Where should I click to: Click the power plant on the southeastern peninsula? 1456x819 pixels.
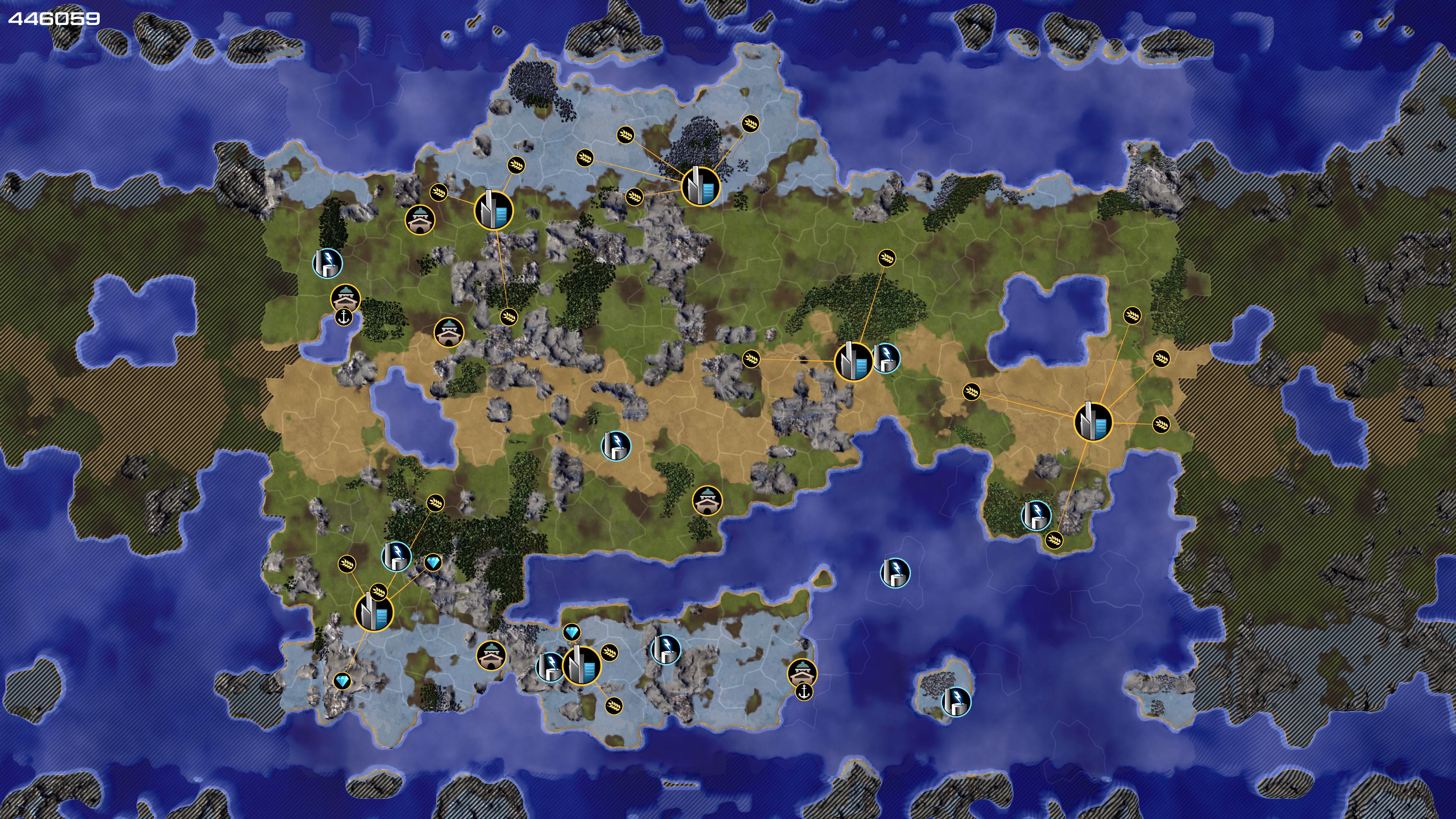click(1036, 515)
